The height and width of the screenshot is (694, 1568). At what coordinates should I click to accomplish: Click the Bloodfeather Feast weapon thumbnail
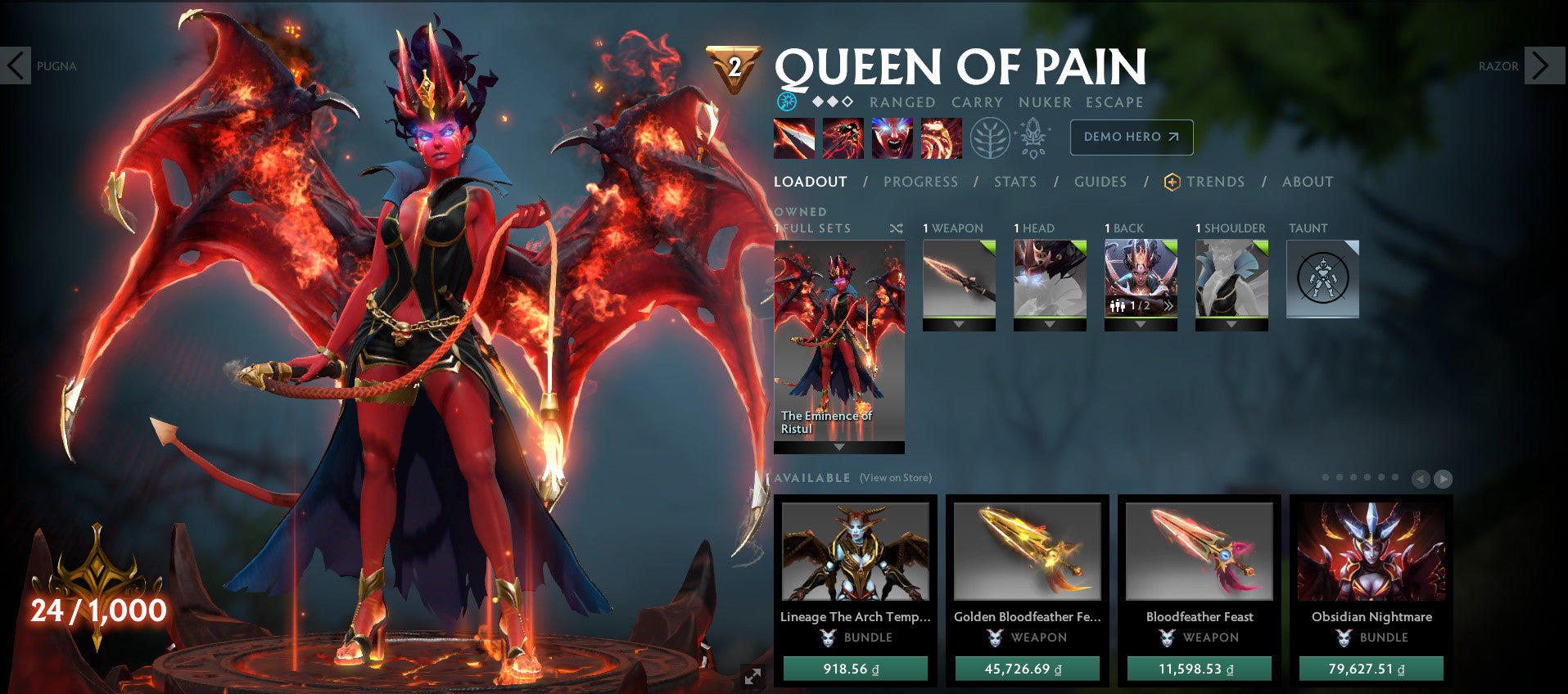1198,552
